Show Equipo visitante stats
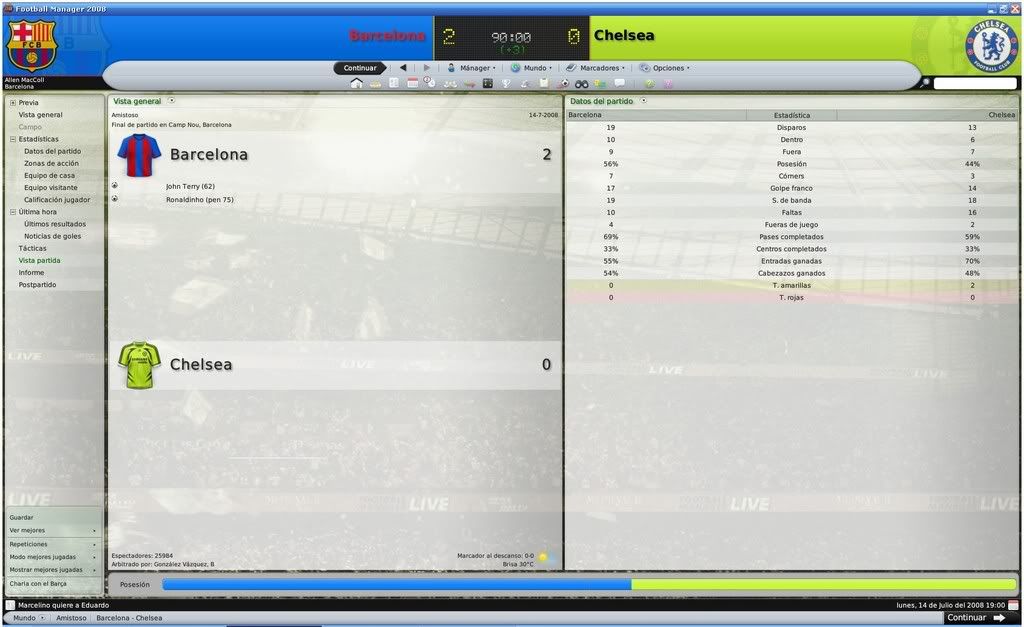Screen dimensions: 1024x627 click(x=51, y=187)
